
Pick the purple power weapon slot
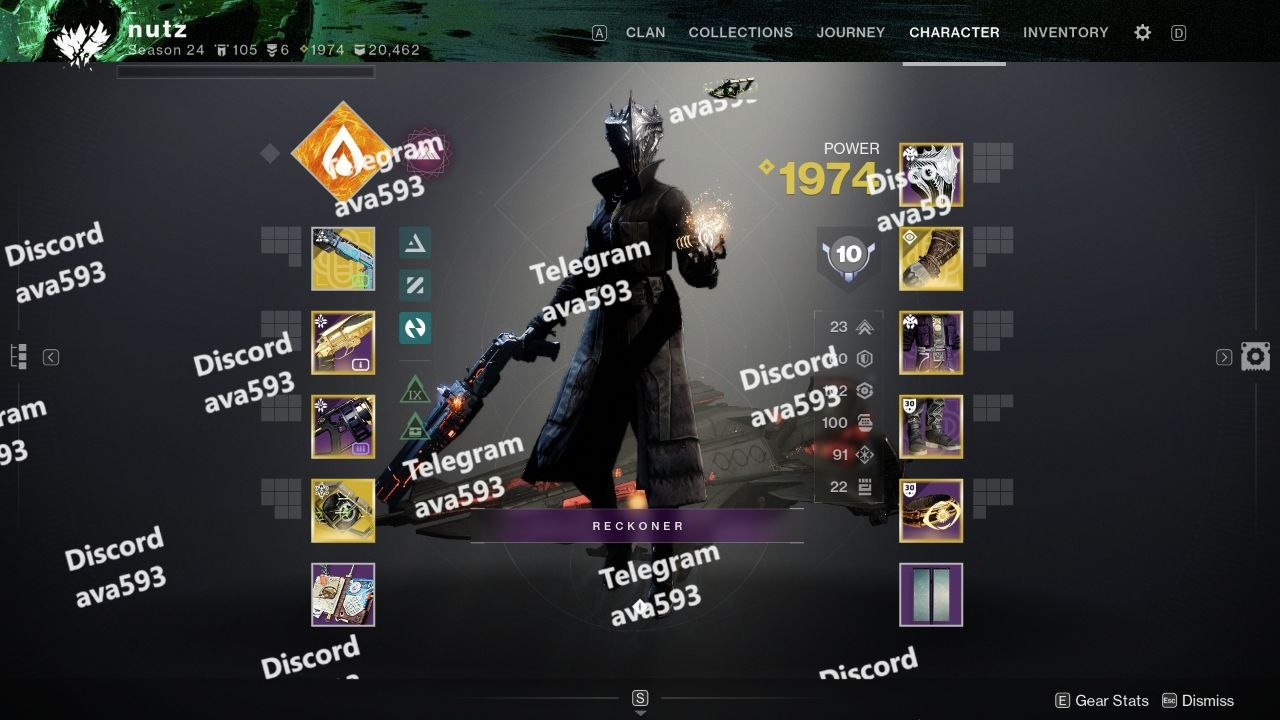(343, 427)
